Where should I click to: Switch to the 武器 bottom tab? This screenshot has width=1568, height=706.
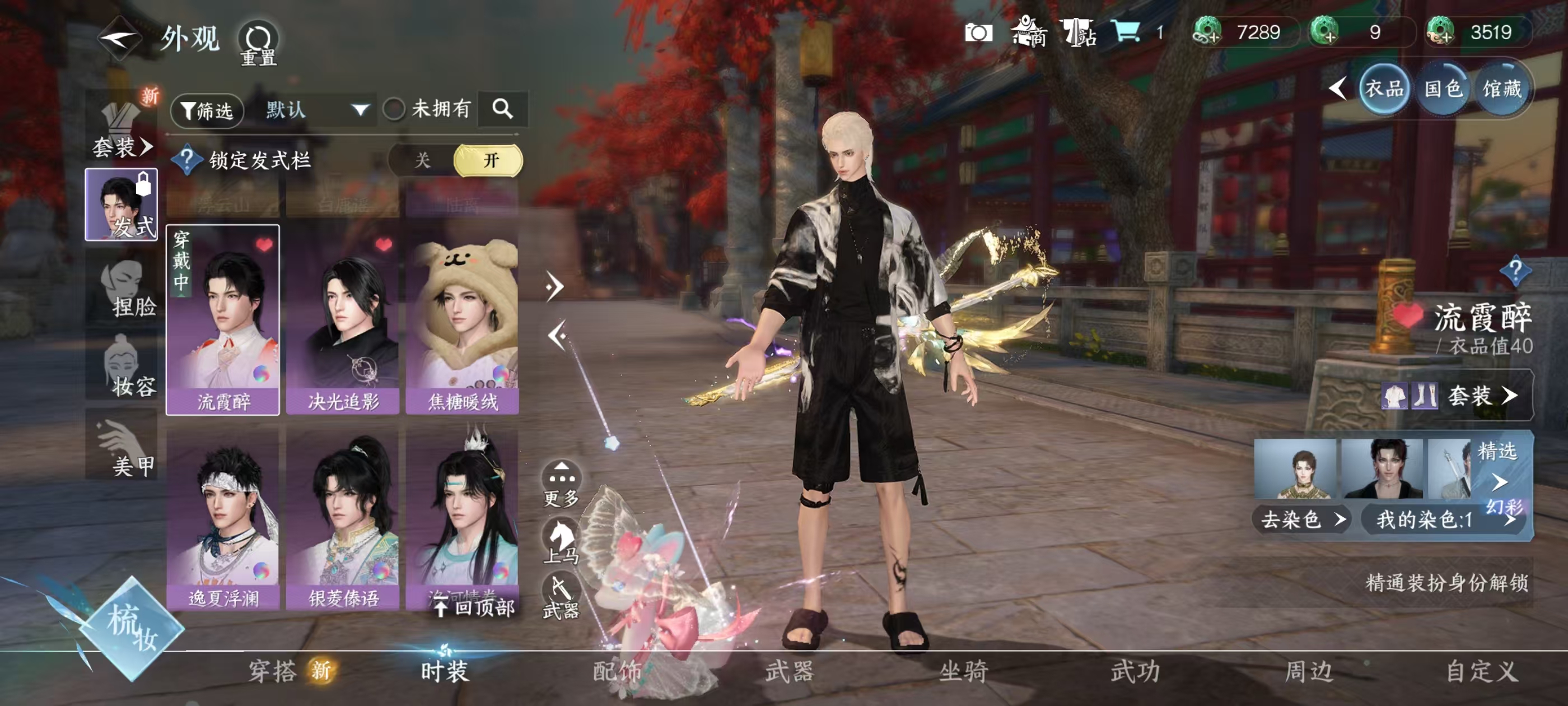[x=790, y=671]
